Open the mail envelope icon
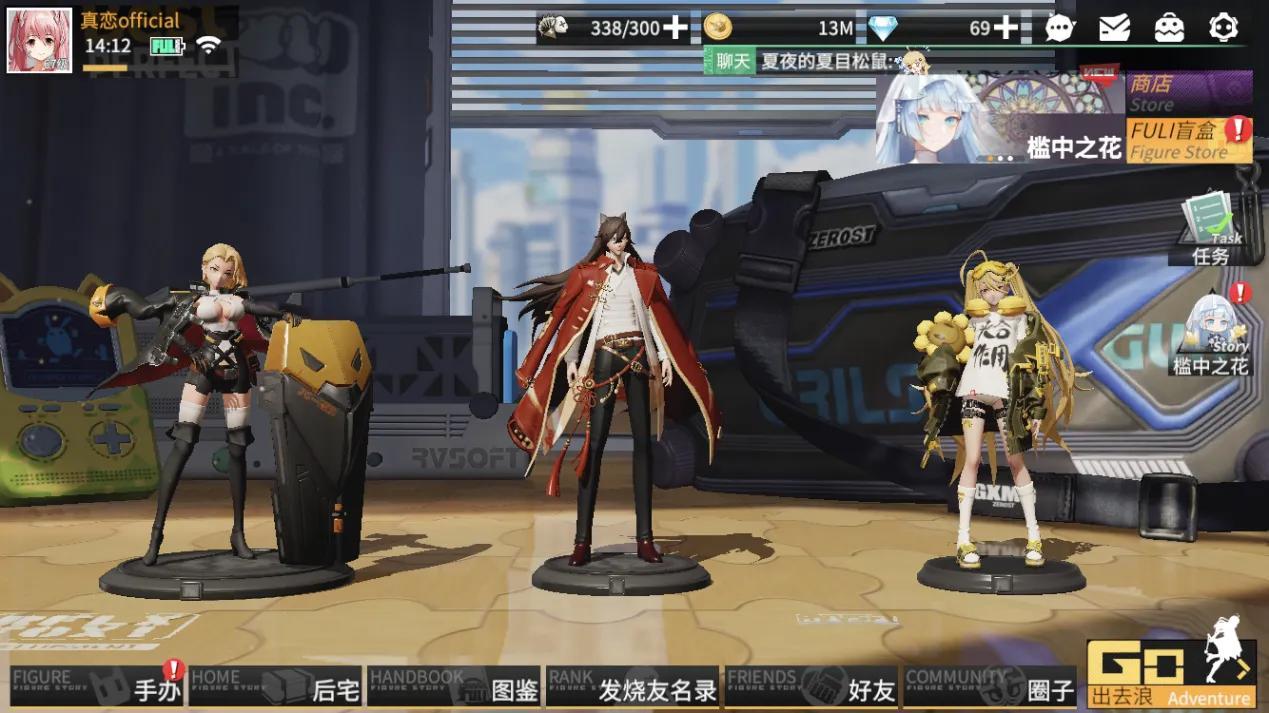The width and height of the screenshot is (1269, 713). pos(1114,28)
